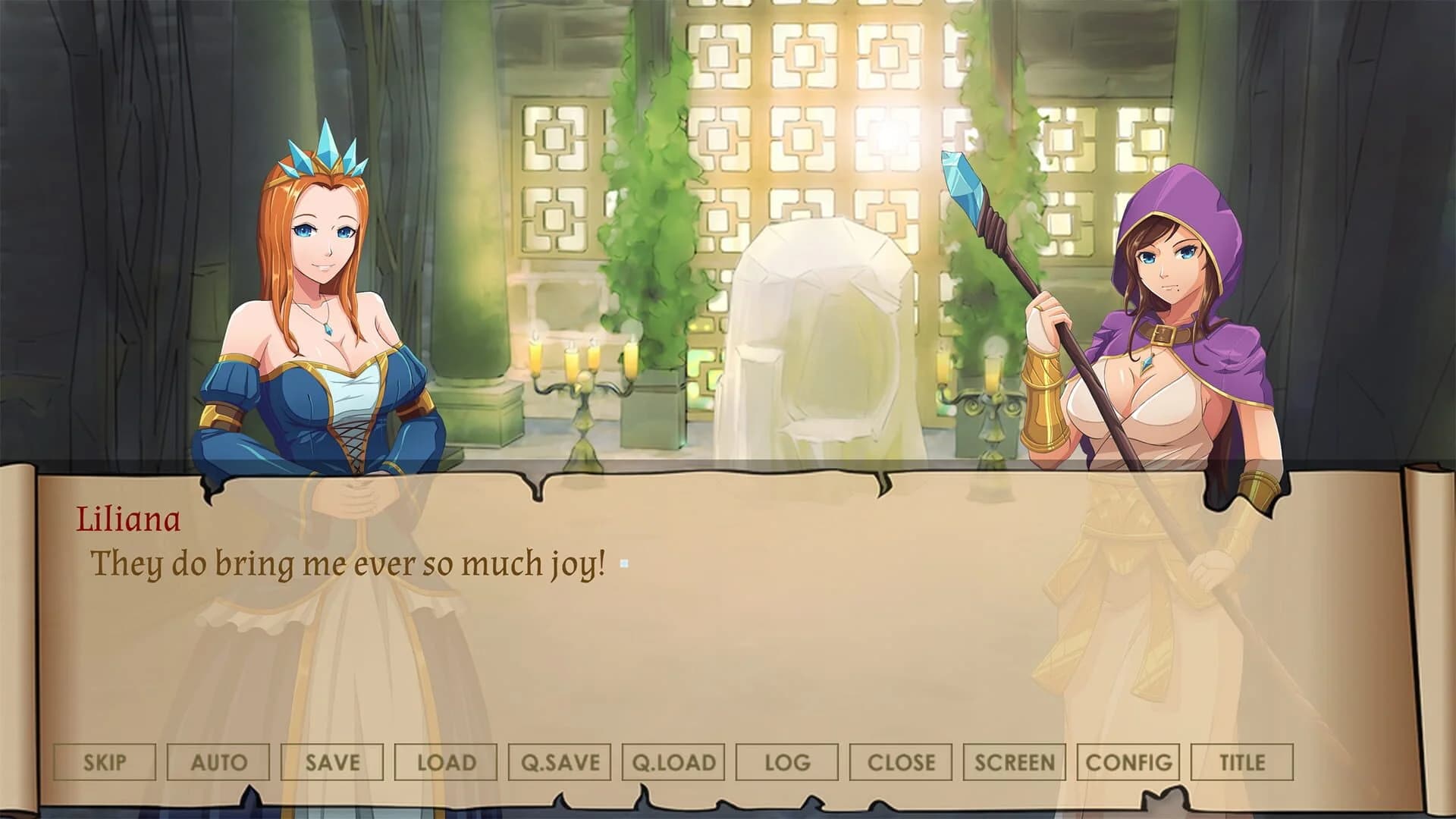Enable AUTO mode for automatic text advance
This screenshot has width=1456, height=819.
[218, 761]
